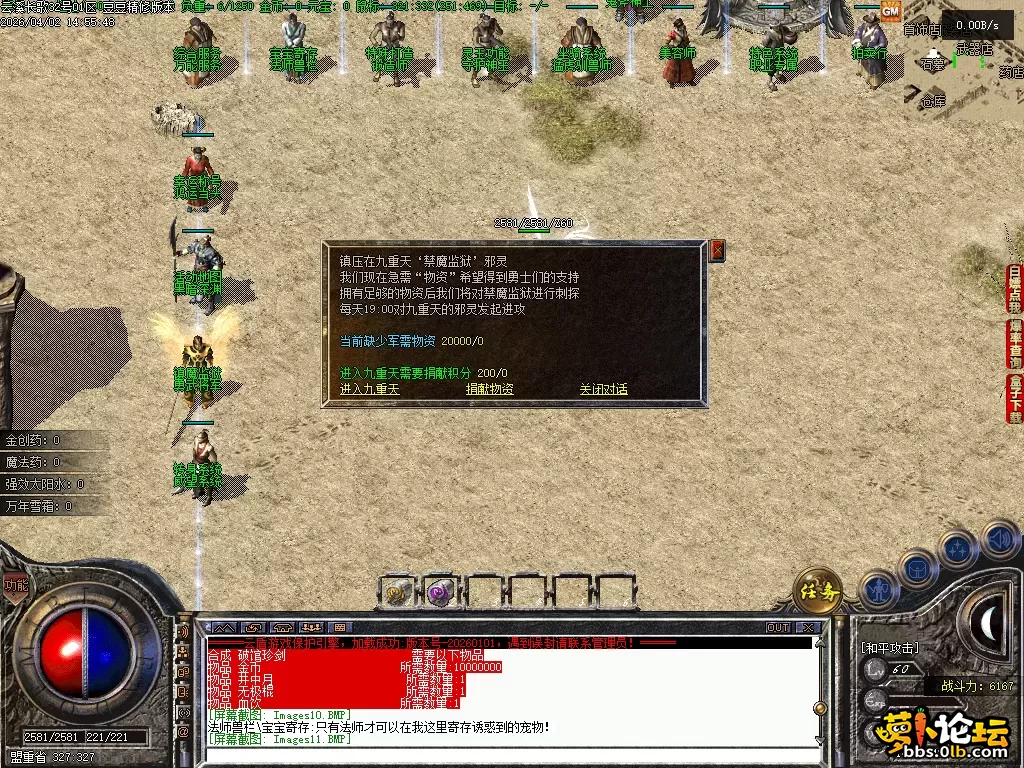The height and width of the screenshot is (768, 1024).
Task: Open the round gold 任务 quest button
Action: point(817,590)
